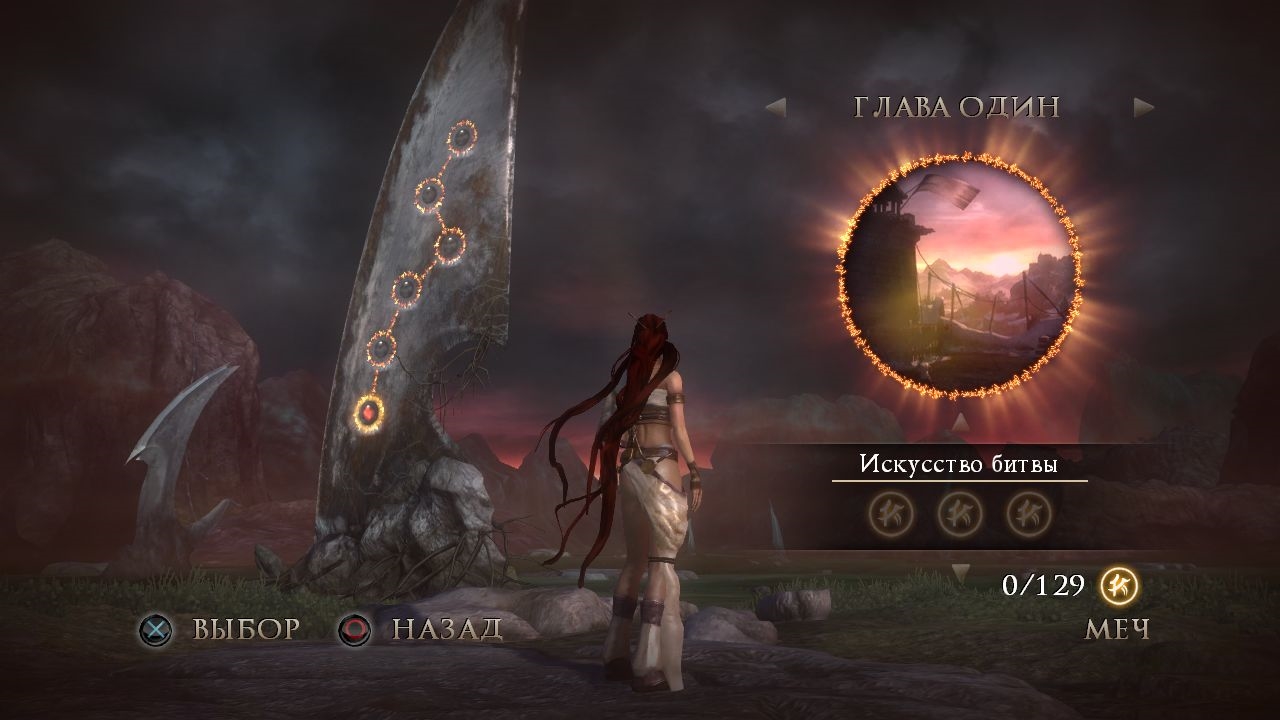
Task: Pick the topmost level node on the sword
Action: click(463, 137)
